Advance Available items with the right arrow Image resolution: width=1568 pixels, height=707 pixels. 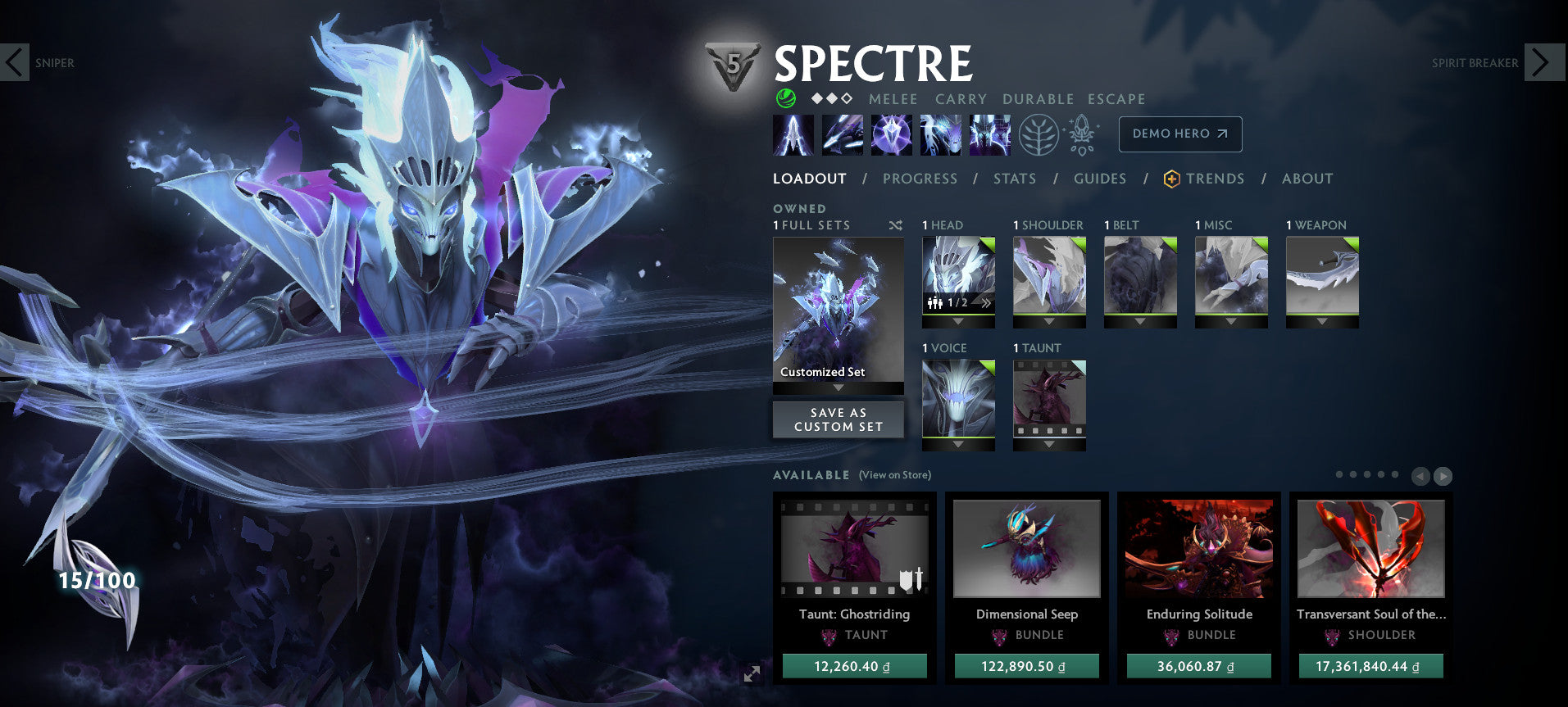pos(1442,476)
